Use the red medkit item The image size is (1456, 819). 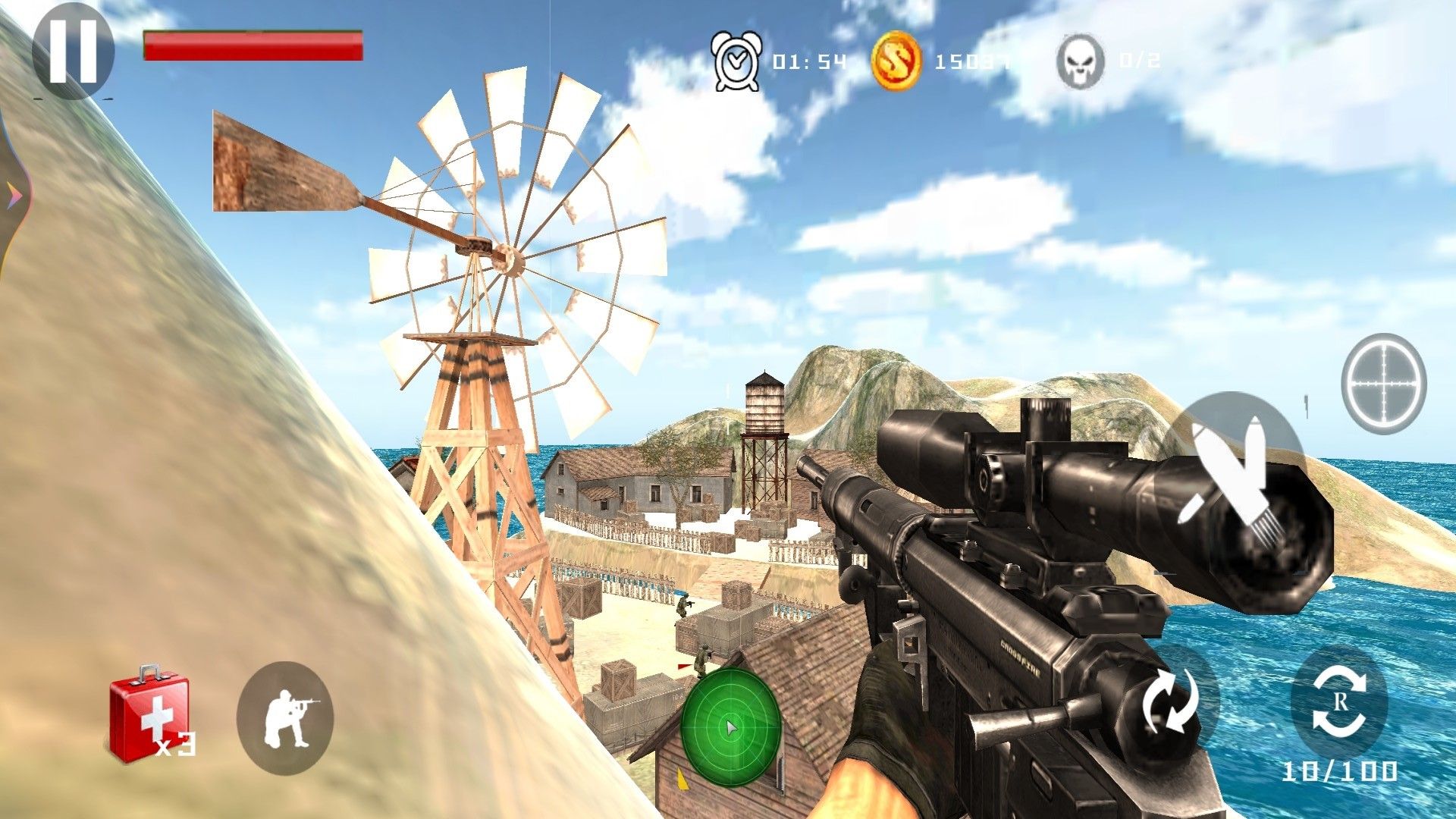point(149,714)
